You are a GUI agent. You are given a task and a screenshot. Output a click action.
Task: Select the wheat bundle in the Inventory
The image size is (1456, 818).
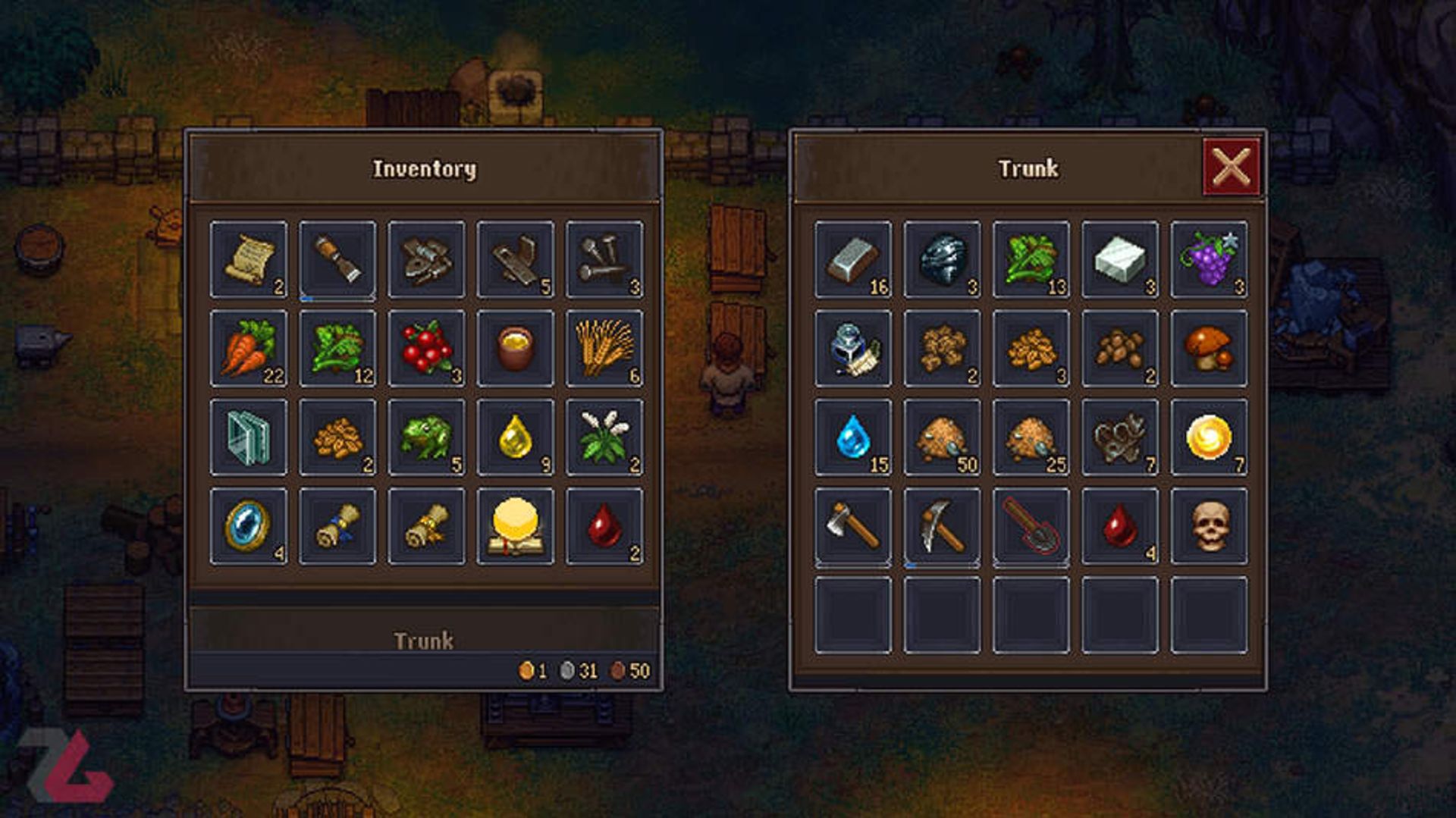tap(604, 349)
